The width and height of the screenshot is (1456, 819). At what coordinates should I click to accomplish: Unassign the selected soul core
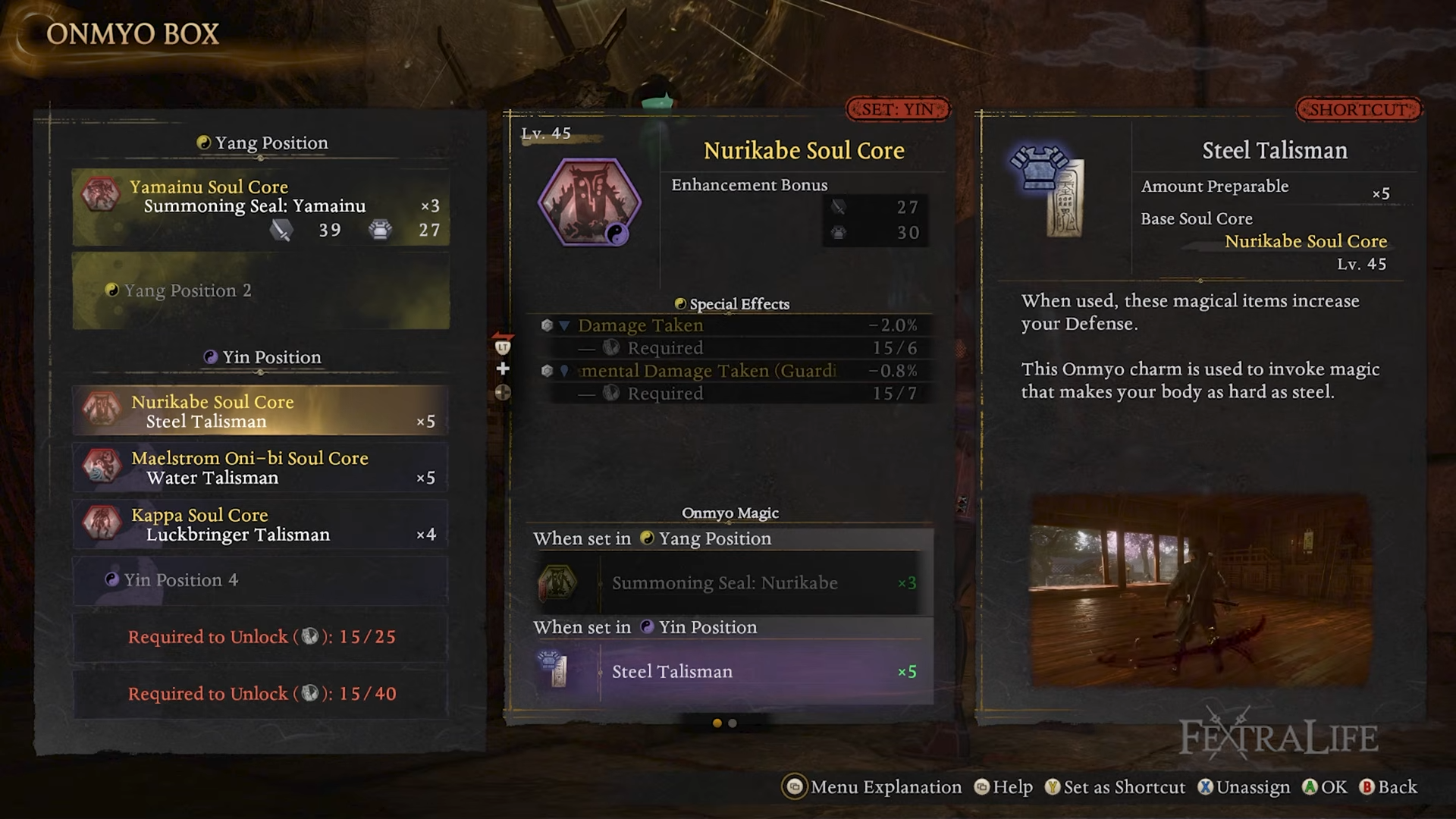click(1244, 787)
